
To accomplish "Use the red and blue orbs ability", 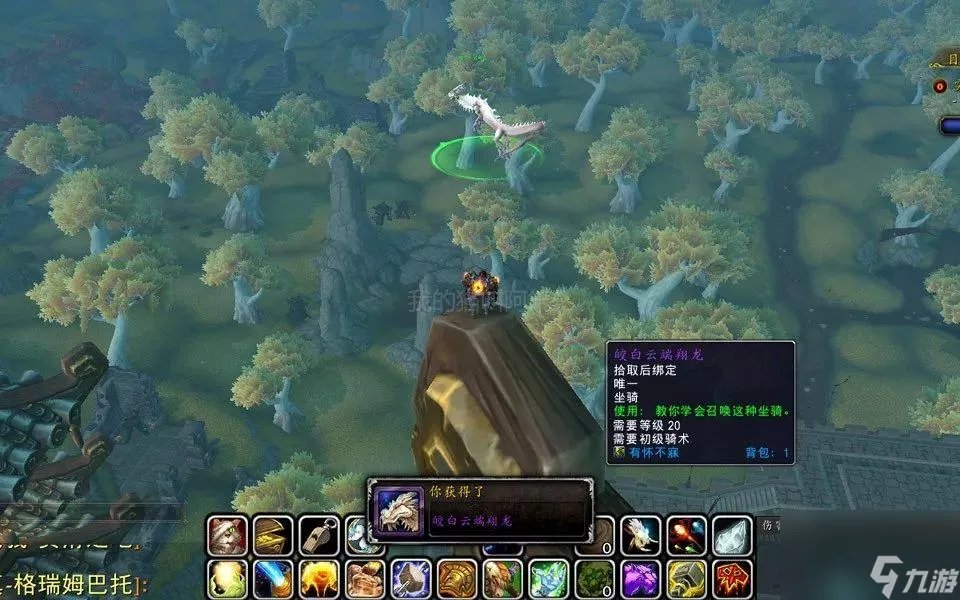I will [x=686, y=536].
